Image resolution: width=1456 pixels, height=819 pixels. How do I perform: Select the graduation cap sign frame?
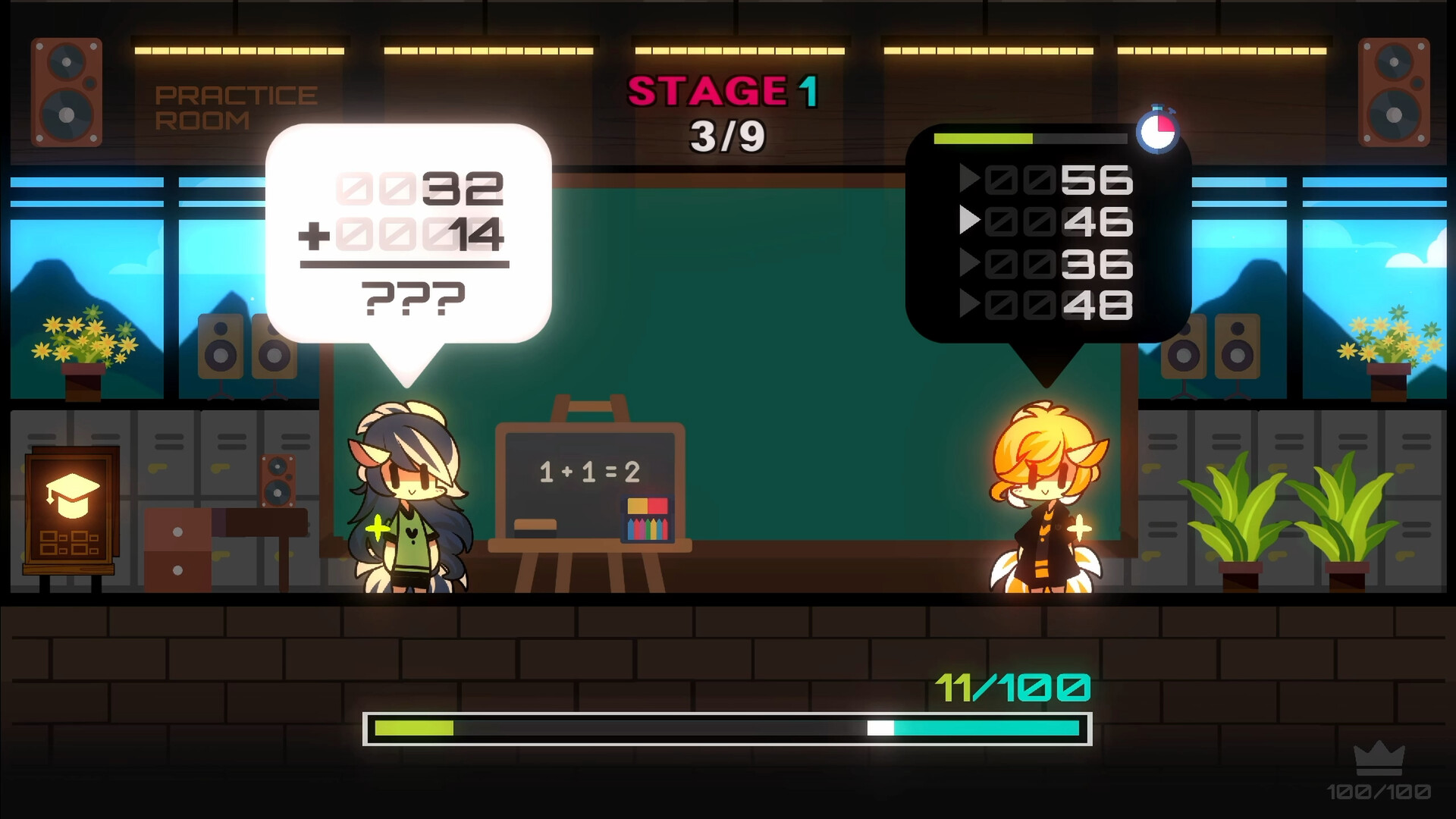pyautogui.click(x=72, y=508)
